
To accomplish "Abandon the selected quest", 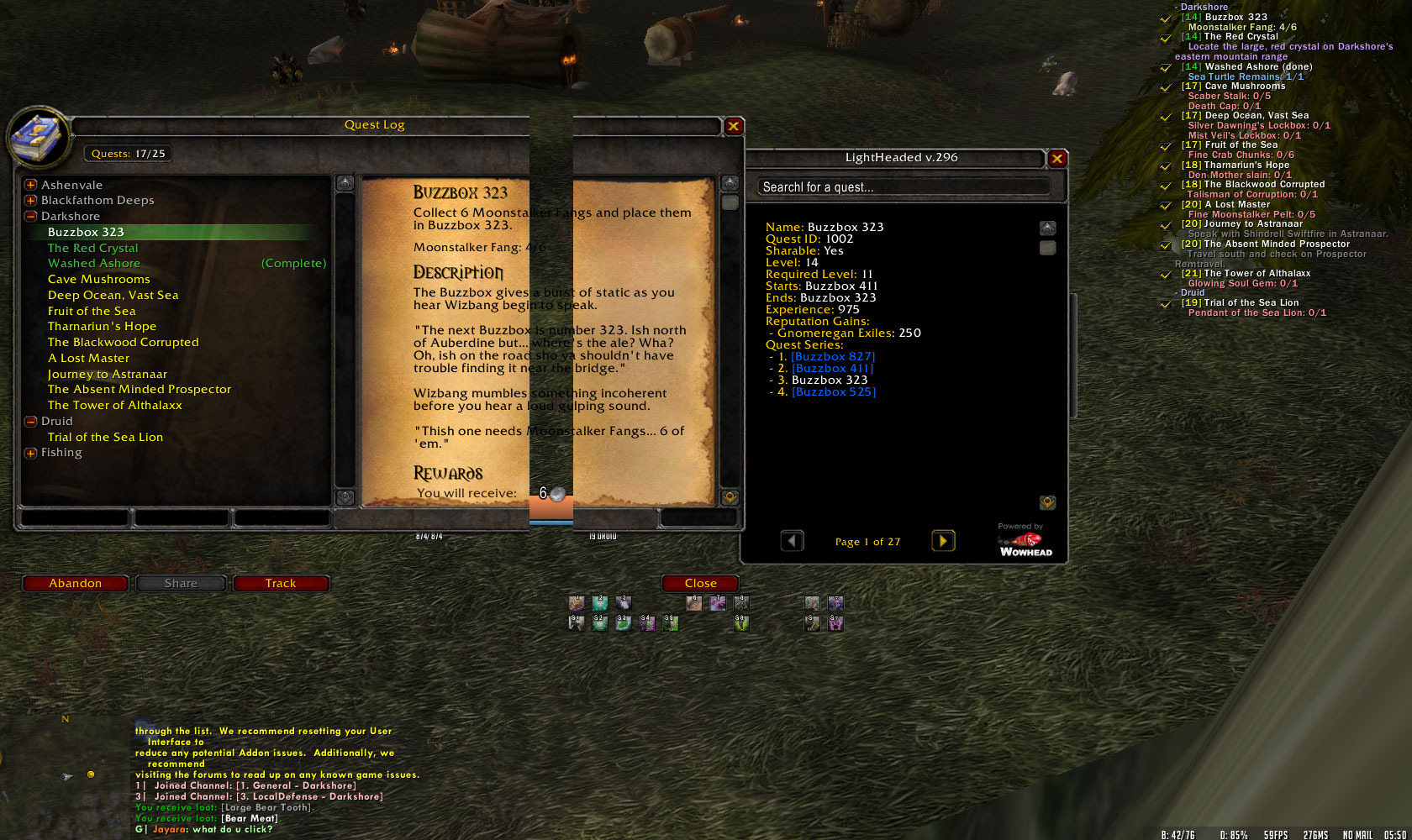I will coord(75,583).
